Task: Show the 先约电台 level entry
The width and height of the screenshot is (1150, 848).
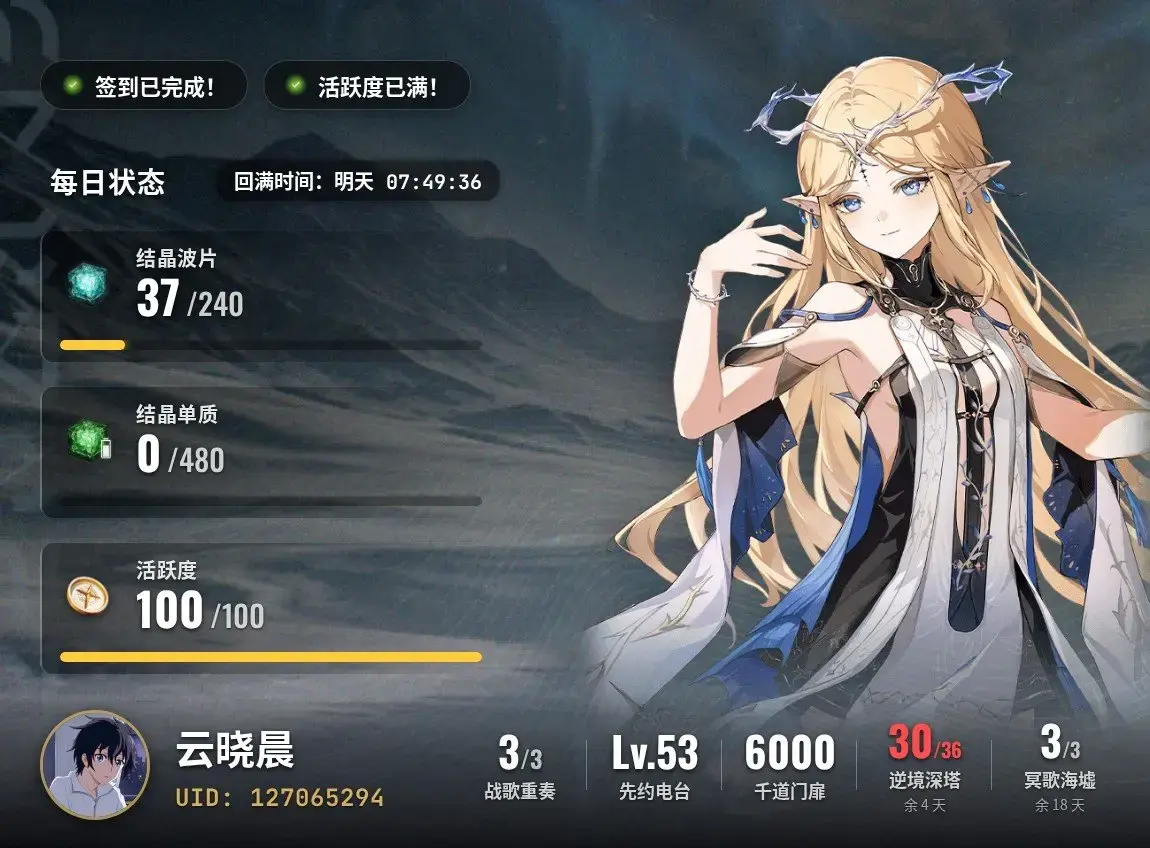Action: (x=655, y=768)
